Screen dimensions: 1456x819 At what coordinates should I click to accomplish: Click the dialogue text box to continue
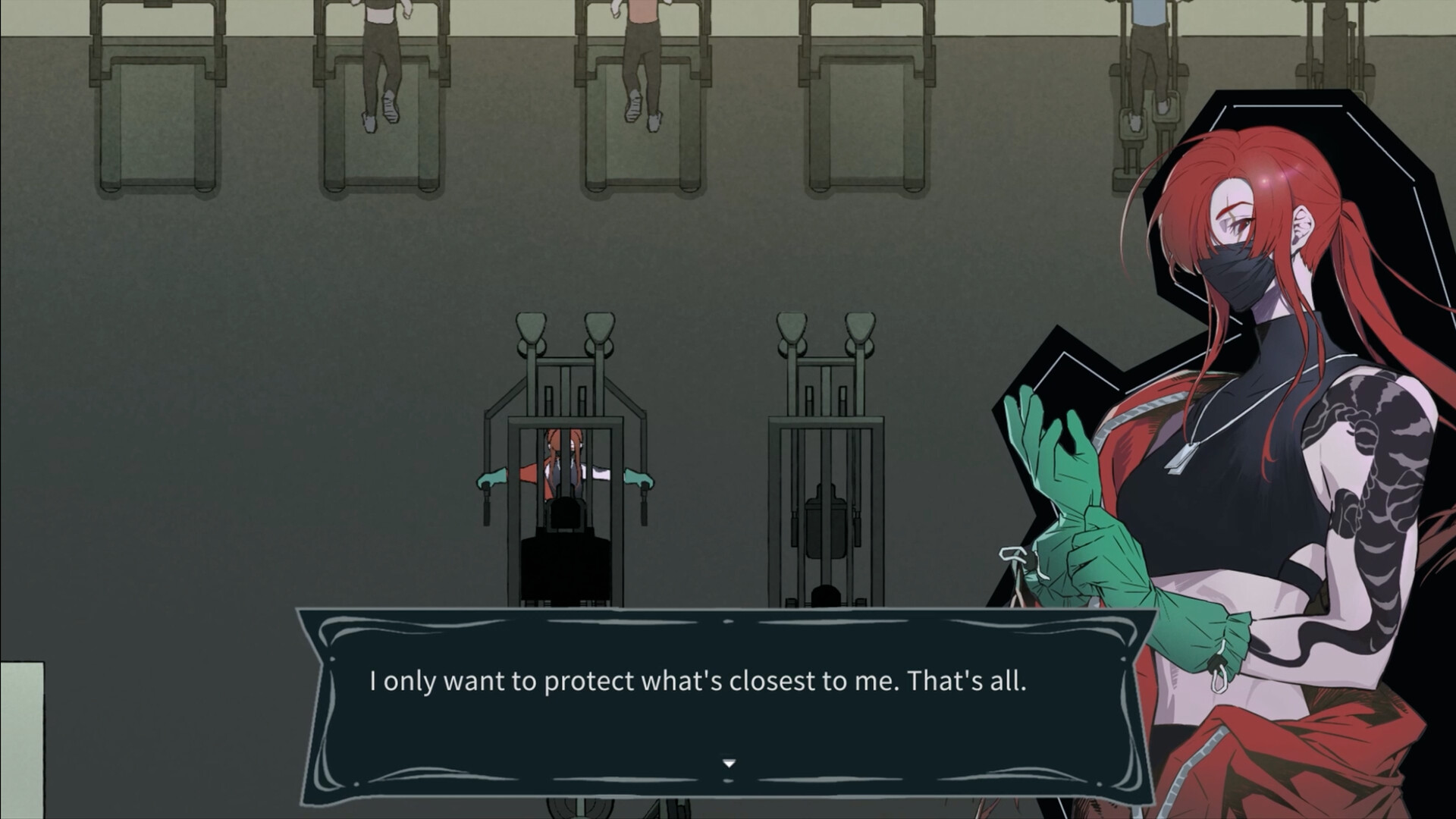[x=728, y=682]
